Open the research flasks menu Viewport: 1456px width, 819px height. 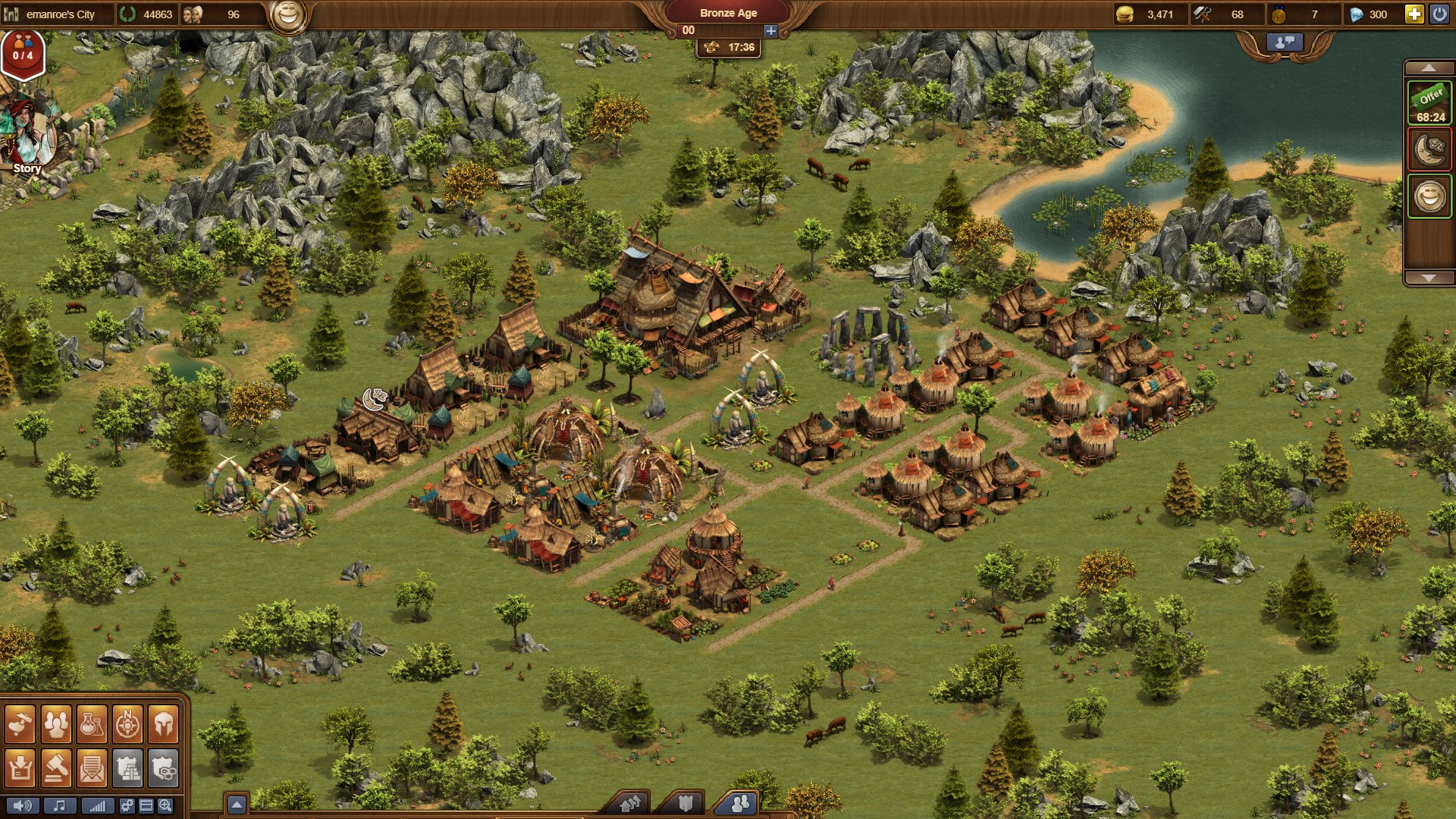92,725
